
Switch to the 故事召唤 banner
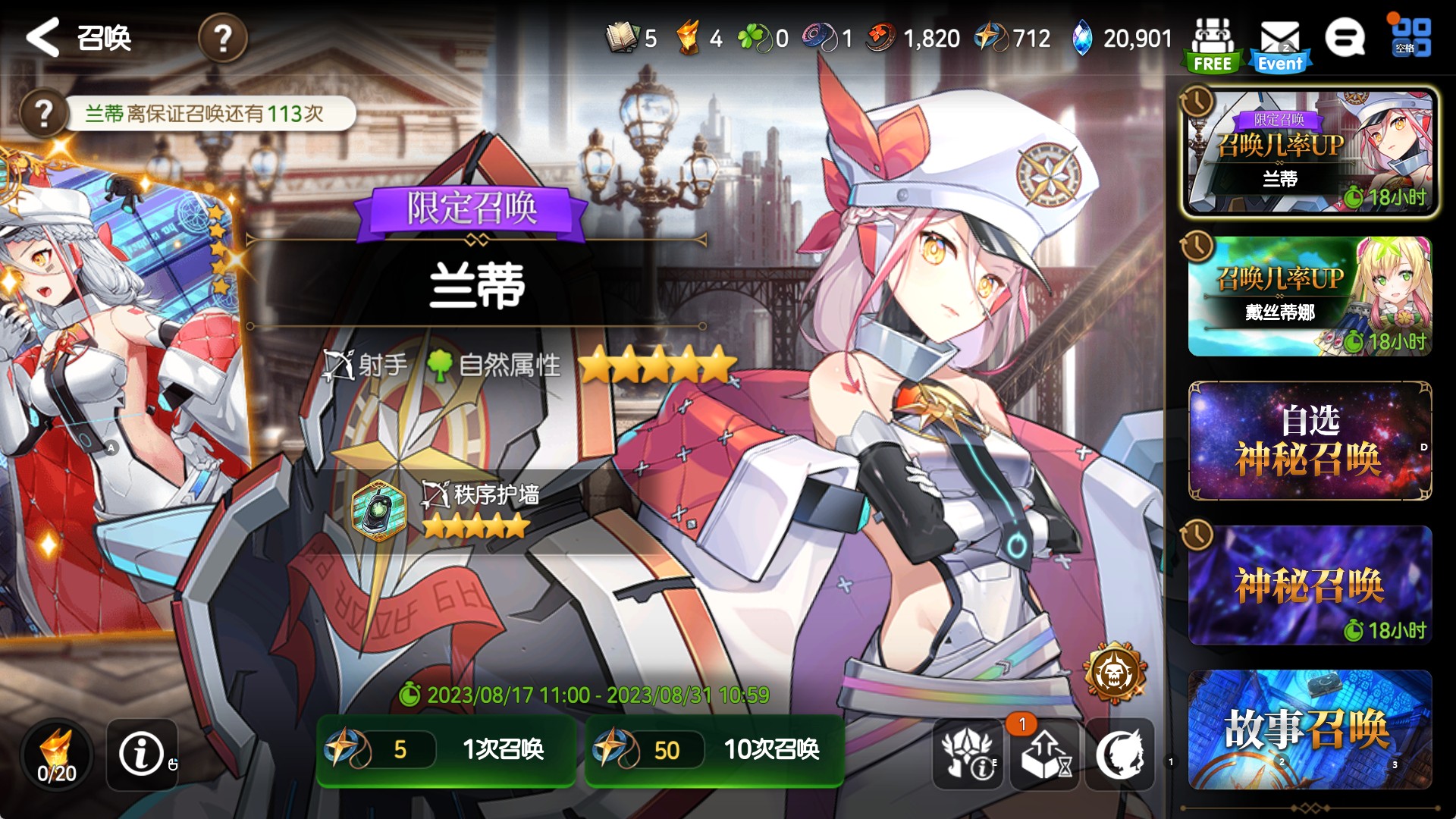pyautogui.click(x=1310, y=729)
